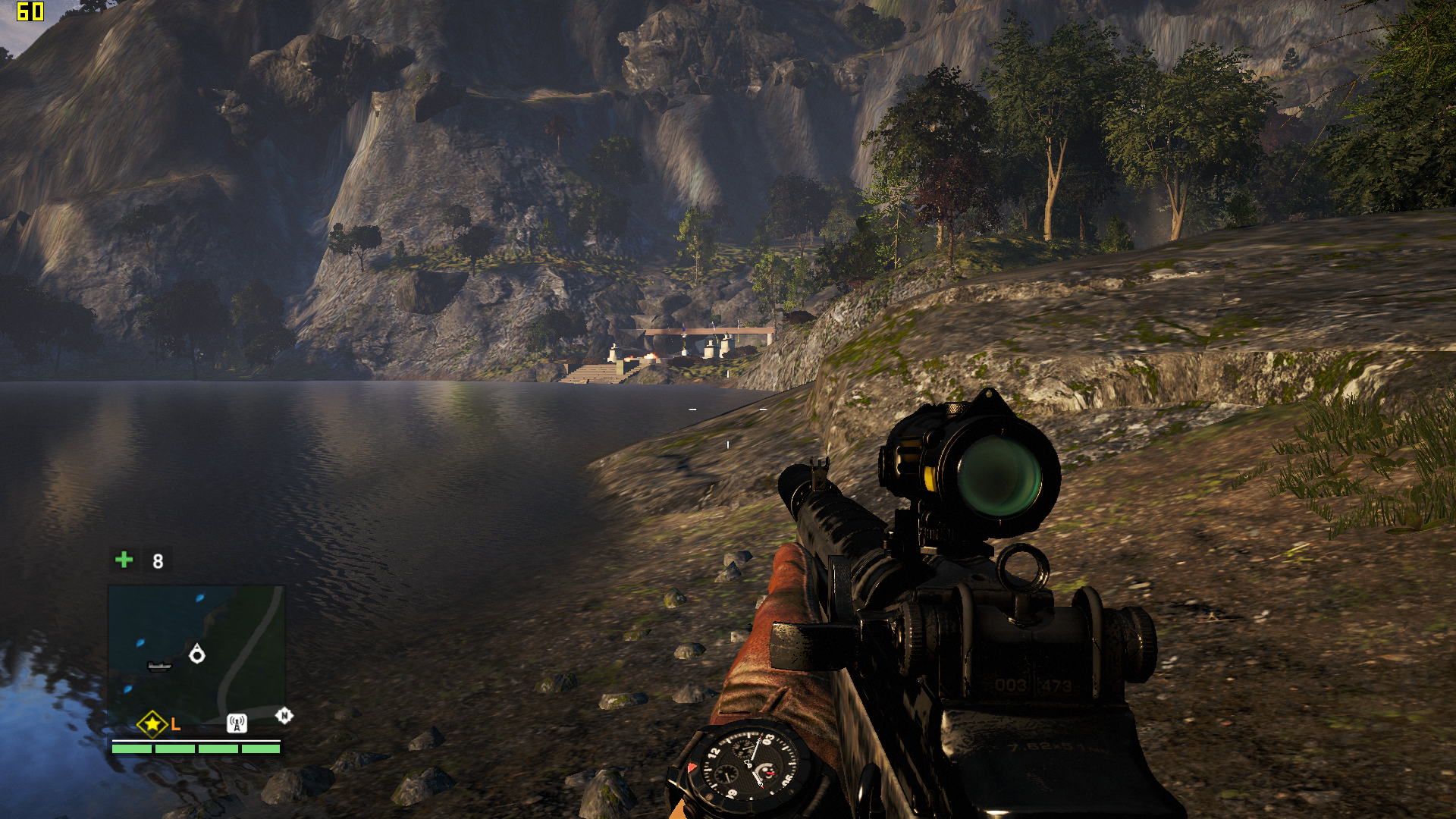This screenshot has height=819, width=1456.
Task: Select the north compass marker
Action: pos(284,715)
